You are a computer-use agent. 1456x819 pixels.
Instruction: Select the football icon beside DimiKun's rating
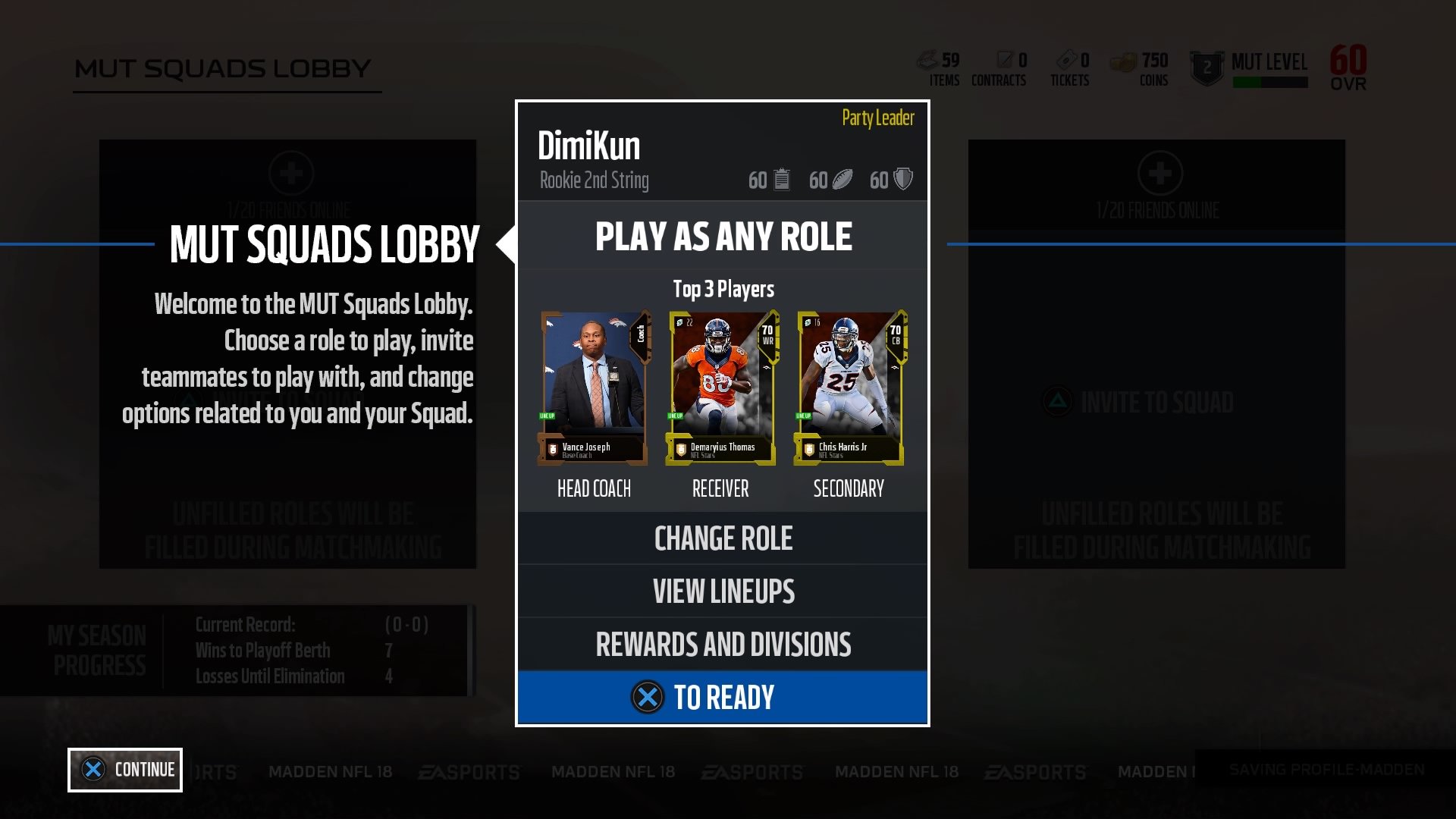843,180
